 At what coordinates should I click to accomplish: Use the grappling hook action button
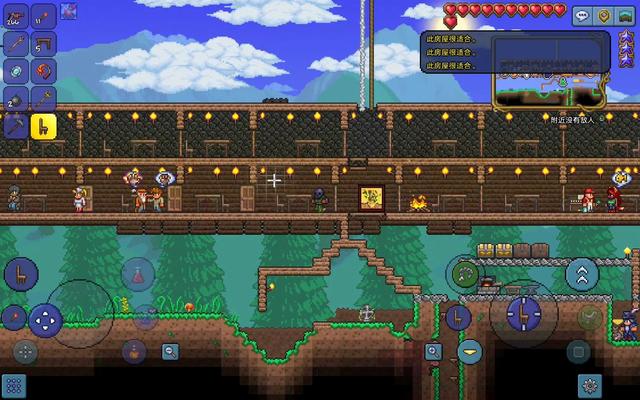coord(465,272)
